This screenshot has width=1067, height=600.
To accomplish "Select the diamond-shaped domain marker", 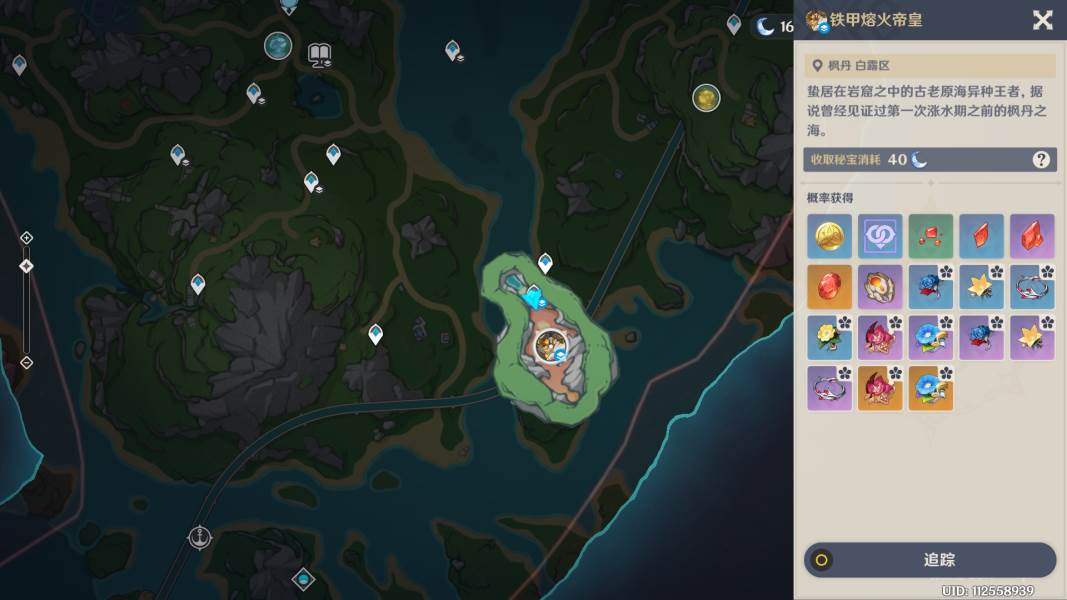I will click(303, 579).
